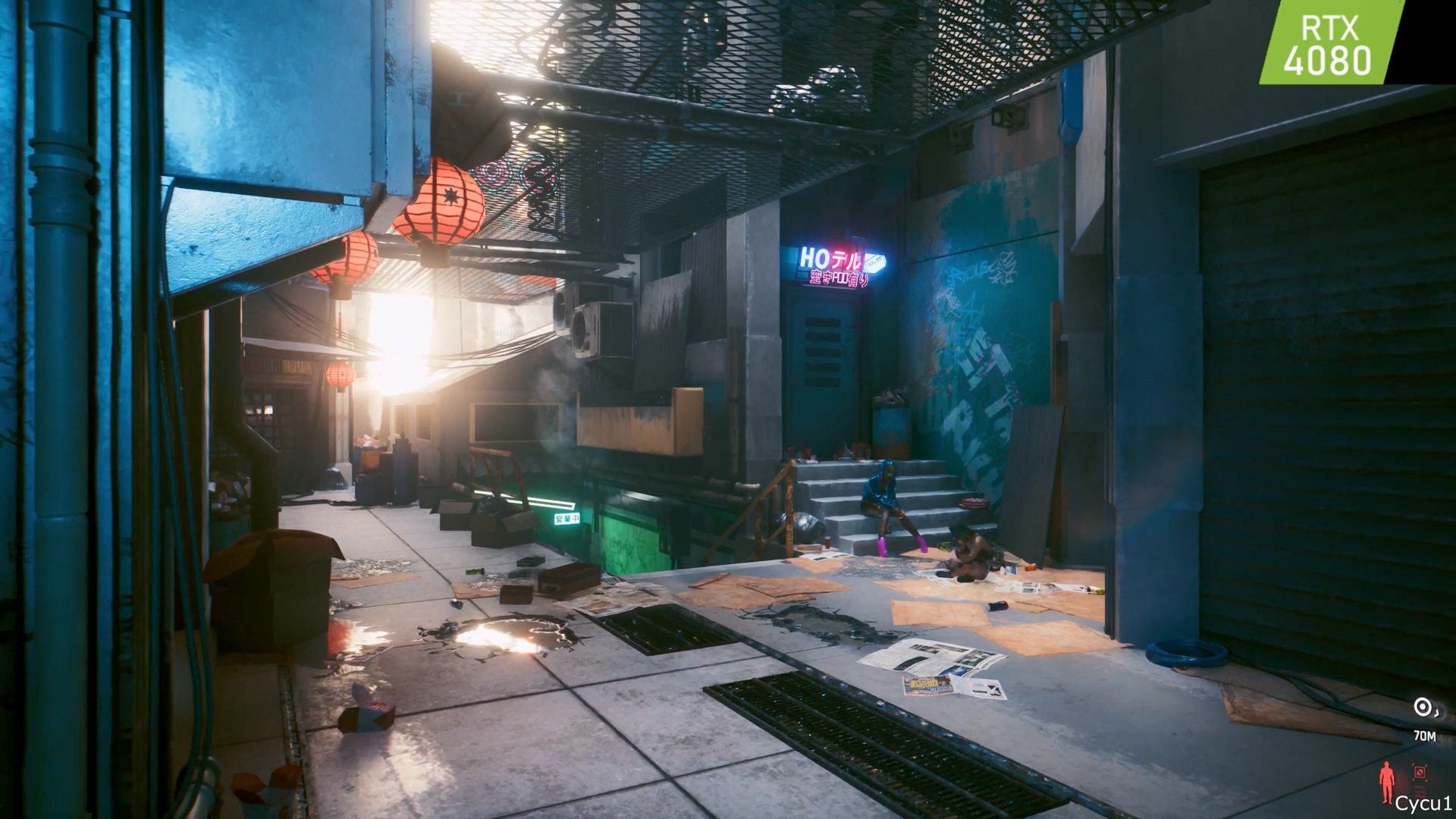
Task: Click the circular waypoint marker above 70M
Action: click(x=1422, y=708)
